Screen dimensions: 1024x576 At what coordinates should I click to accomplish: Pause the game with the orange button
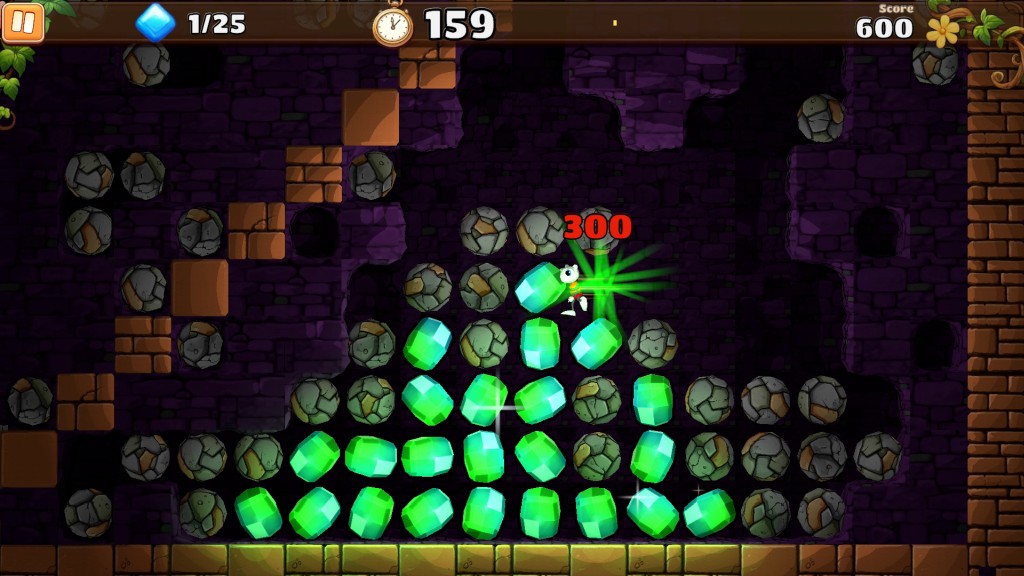point(23,22)
